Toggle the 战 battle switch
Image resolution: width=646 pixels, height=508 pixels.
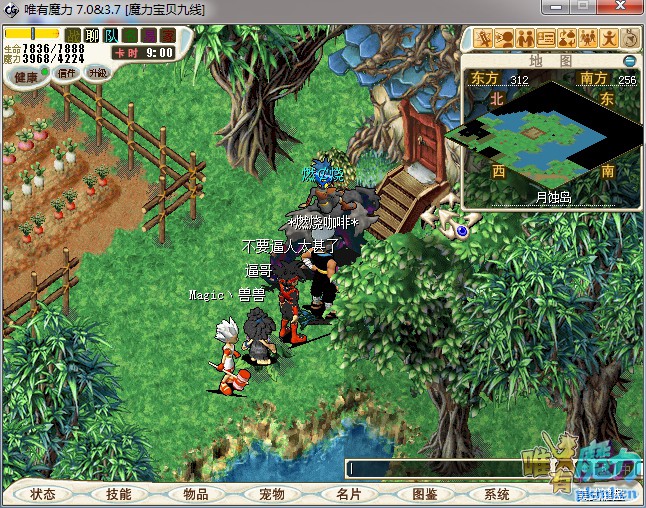point(72,36)
